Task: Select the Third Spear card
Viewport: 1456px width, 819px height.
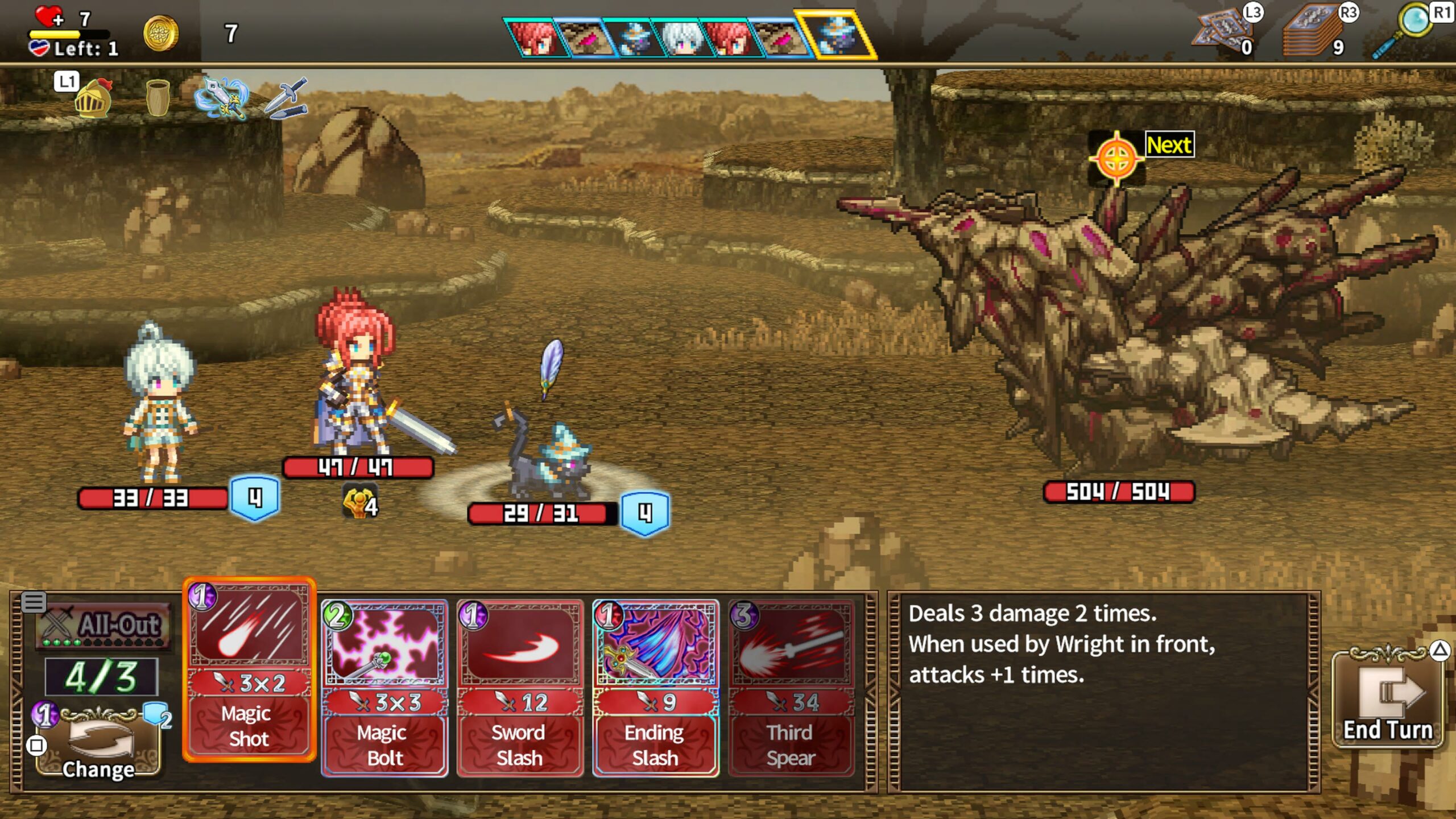Action: tap(791, 688)
